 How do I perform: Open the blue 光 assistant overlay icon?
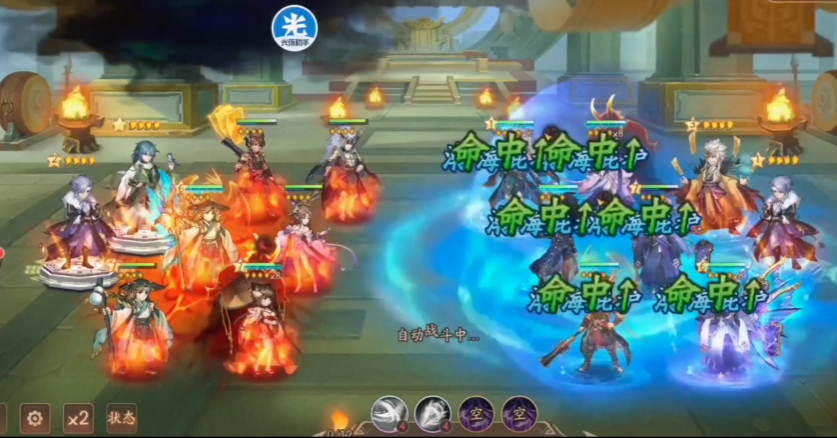[x=294, y=27]
